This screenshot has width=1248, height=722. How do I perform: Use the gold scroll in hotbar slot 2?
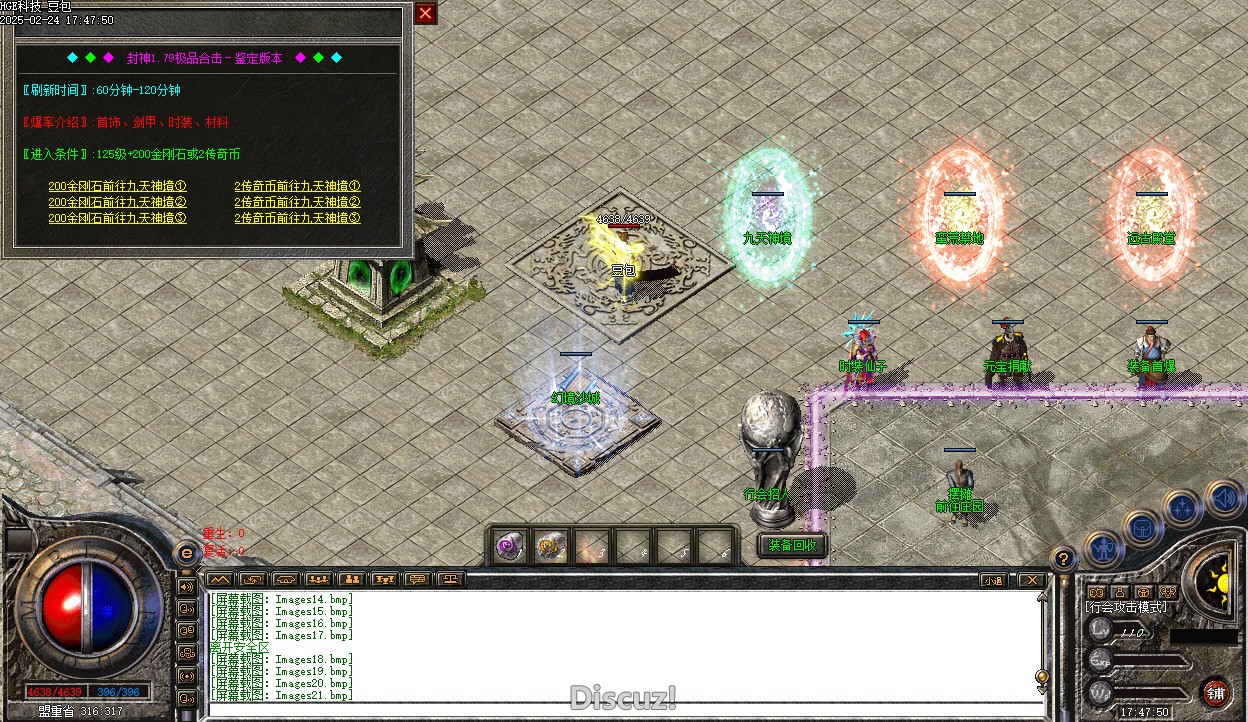551,547
